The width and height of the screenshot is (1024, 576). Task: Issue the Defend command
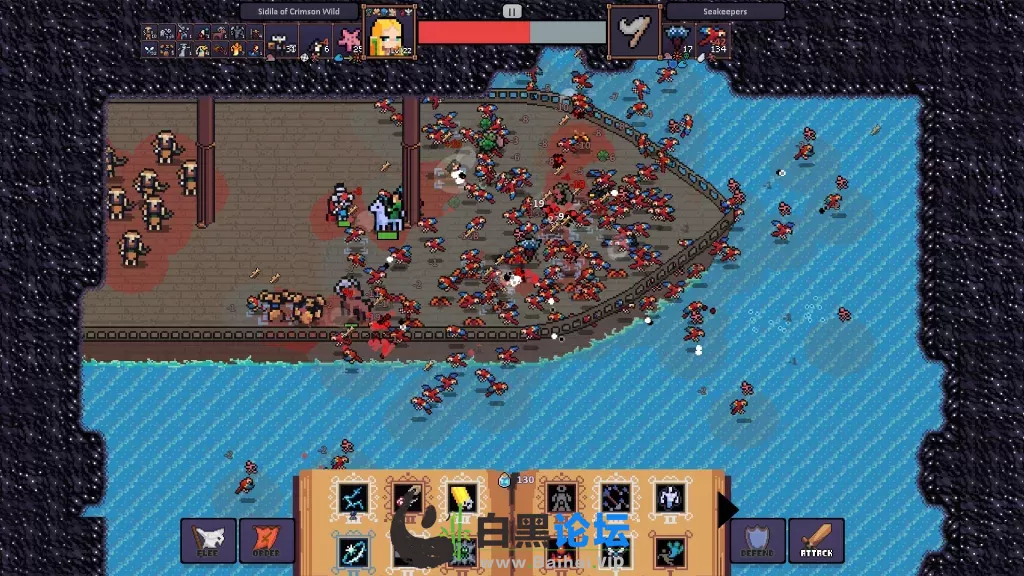point(757,540)
